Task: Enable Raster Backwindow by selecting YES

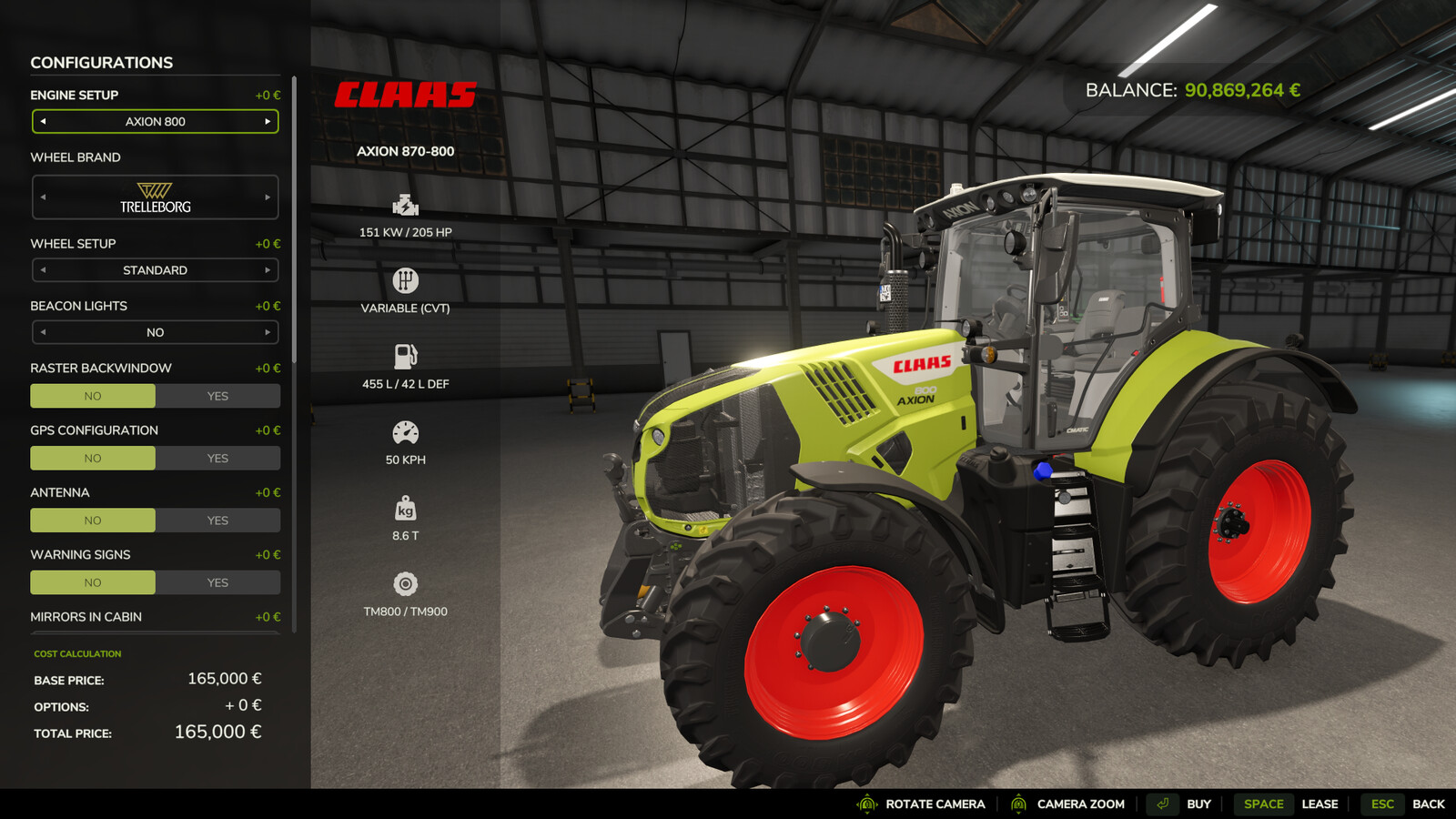Action: (x=217, y=395)
